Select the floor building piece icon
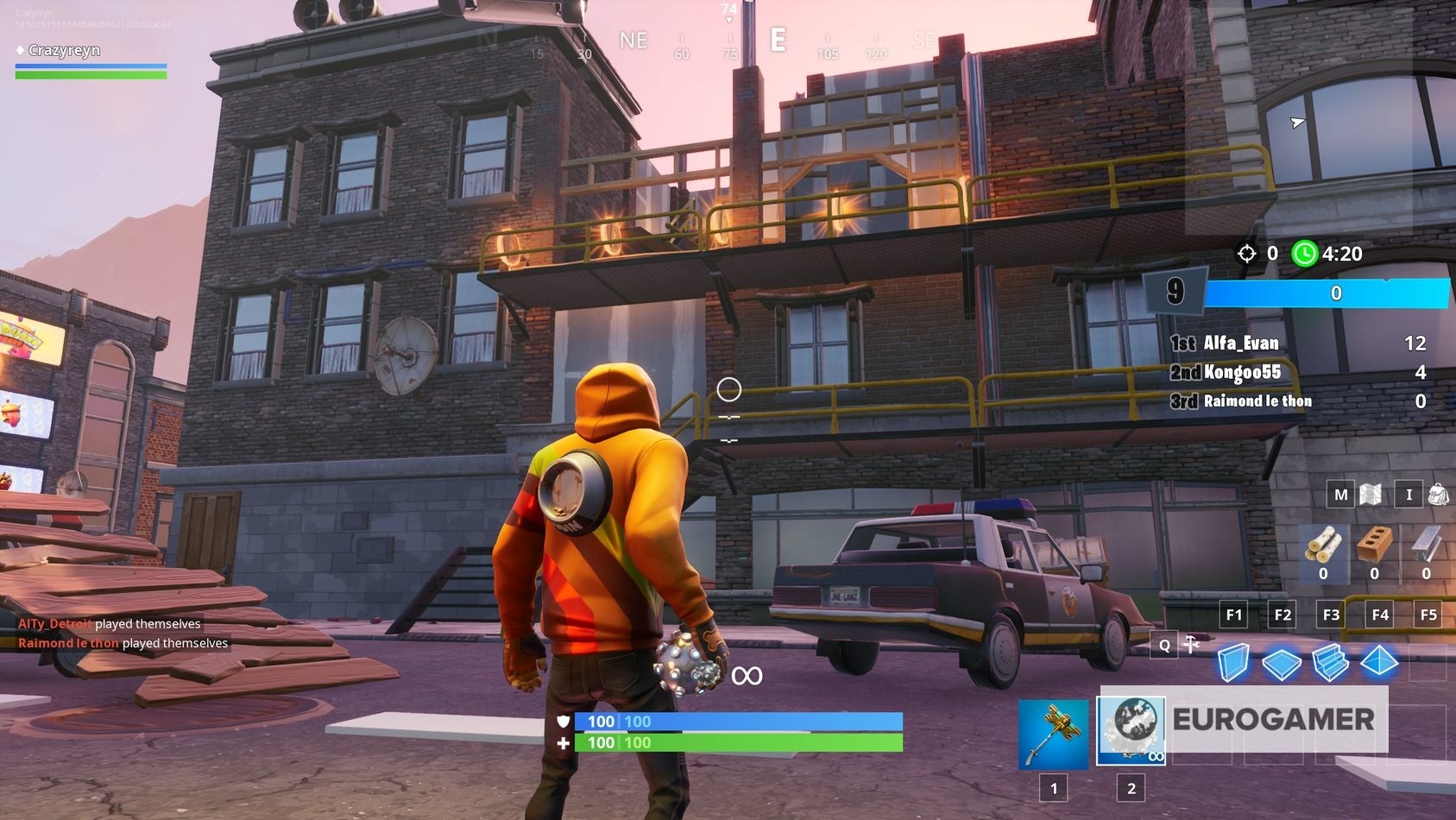1456x820 pixels. click(1284, 665)
